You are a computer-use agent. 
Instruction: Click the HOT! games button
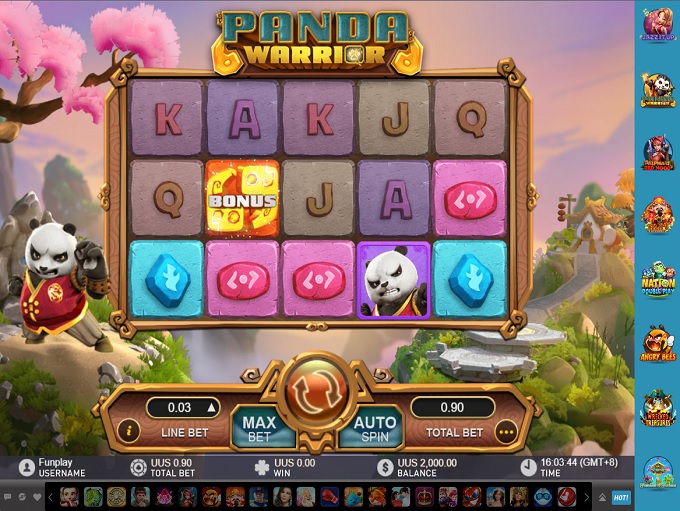tap(621, 497)
